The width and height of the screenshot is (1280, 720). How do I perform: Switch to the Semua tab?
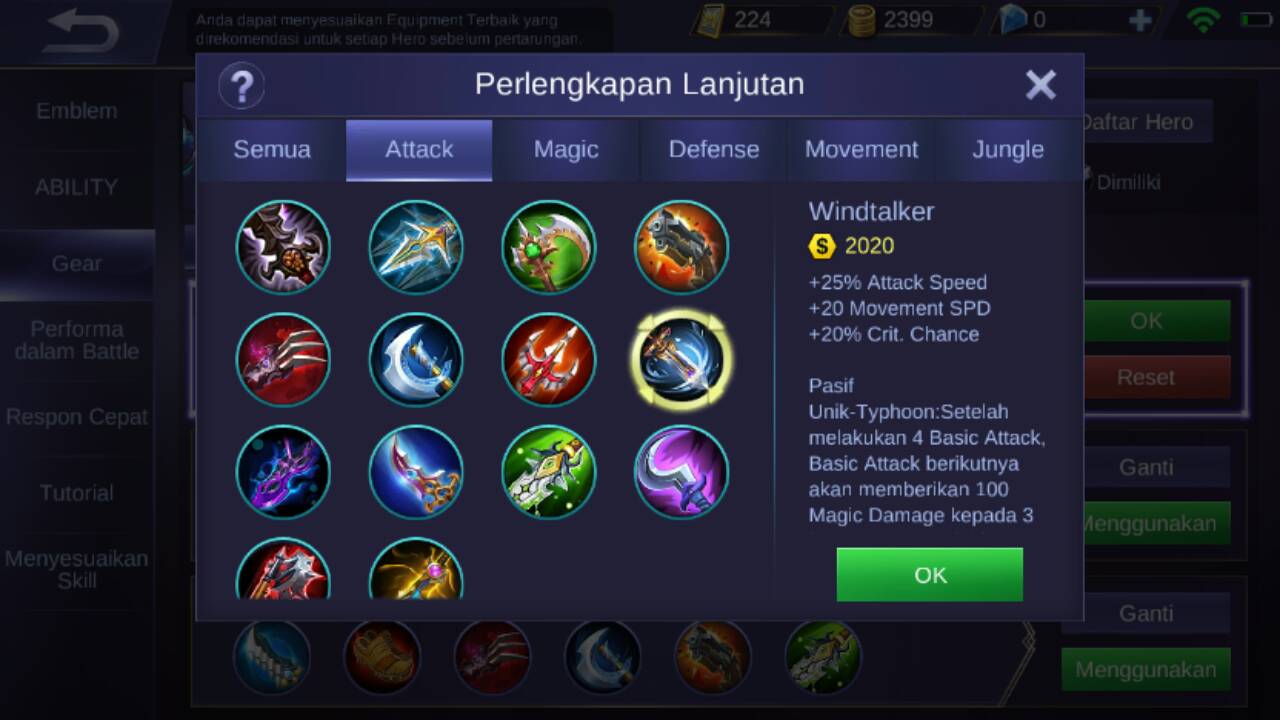(272, 150)
